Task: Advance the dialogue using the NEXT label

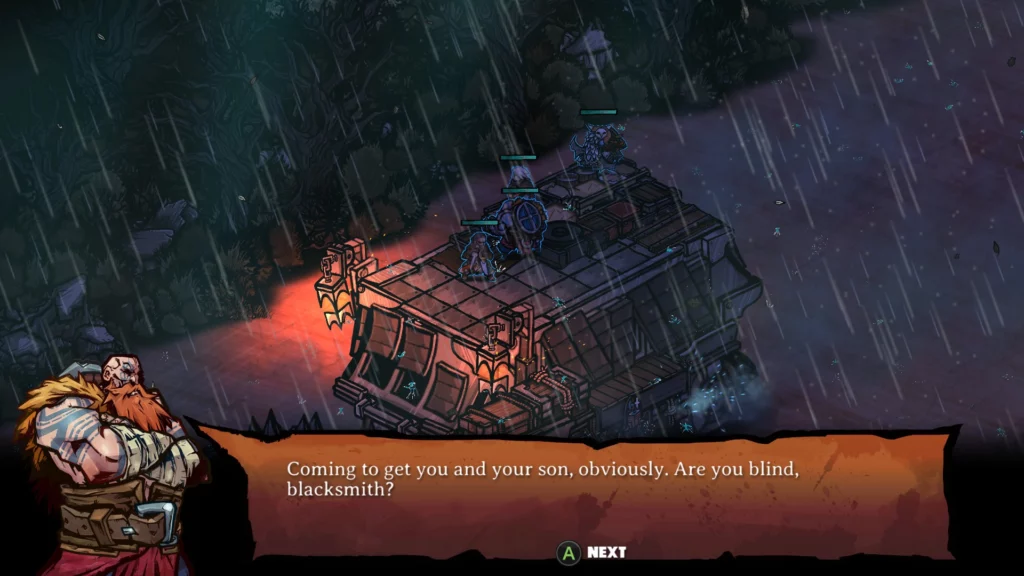Action: pos(606,552)
